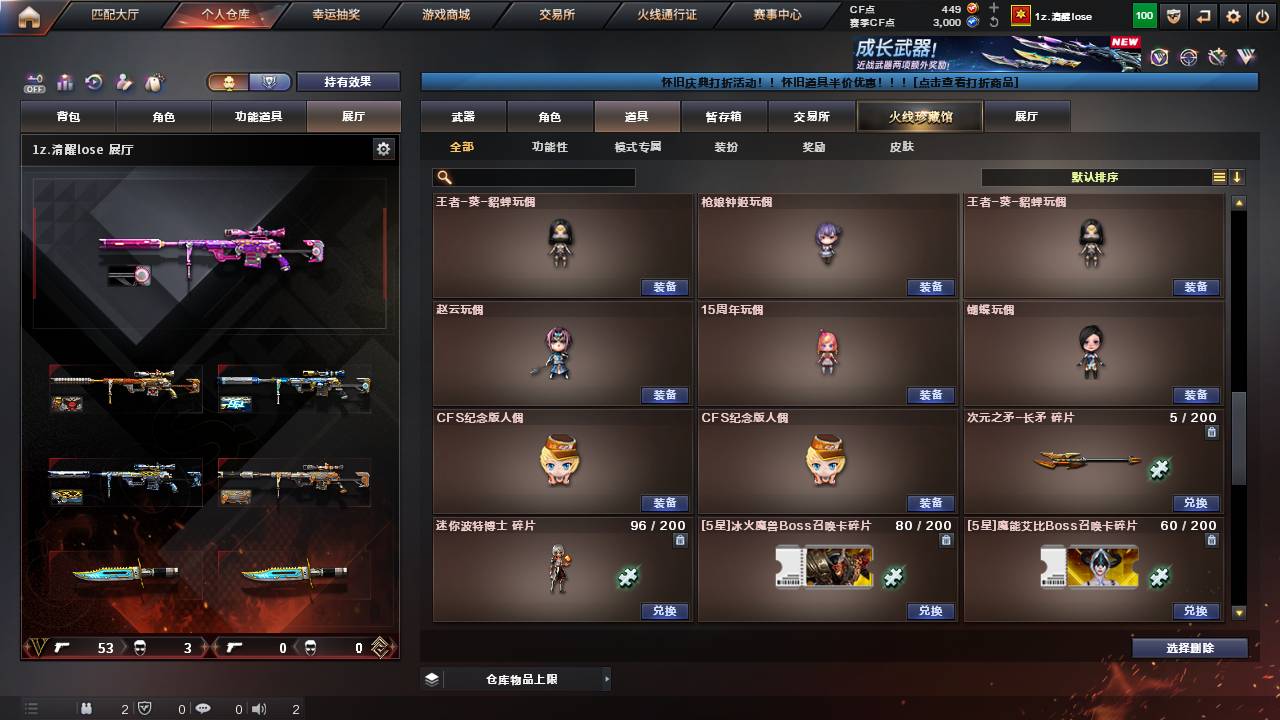Expand the 仓库物品上限 panel arrow
Image resolution: width=1280 pixels, height=720 pixels.
[607, 678]
